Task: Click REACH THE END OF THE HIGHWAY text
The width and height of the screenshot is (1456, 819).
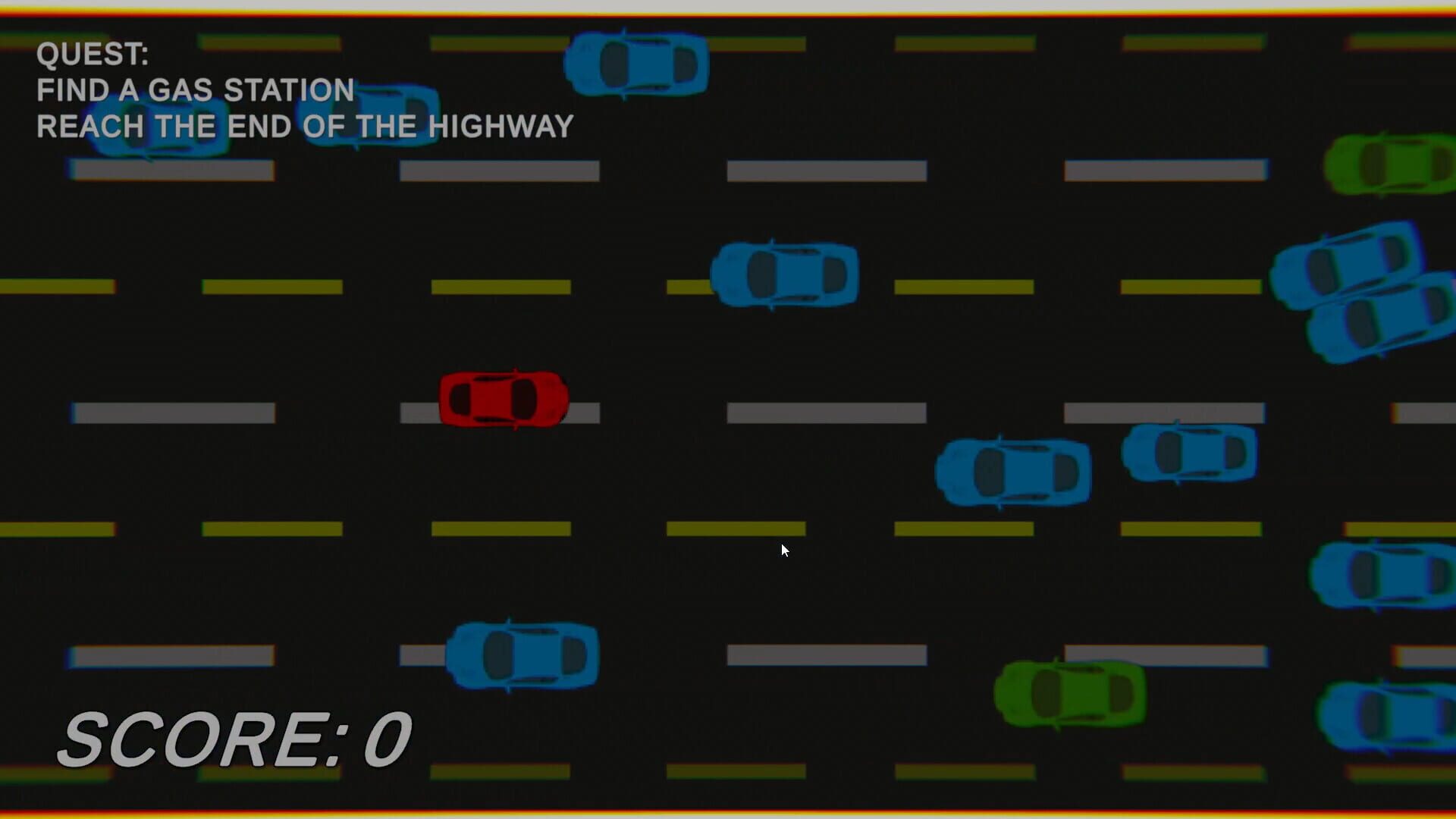Action: pos(303,126)
